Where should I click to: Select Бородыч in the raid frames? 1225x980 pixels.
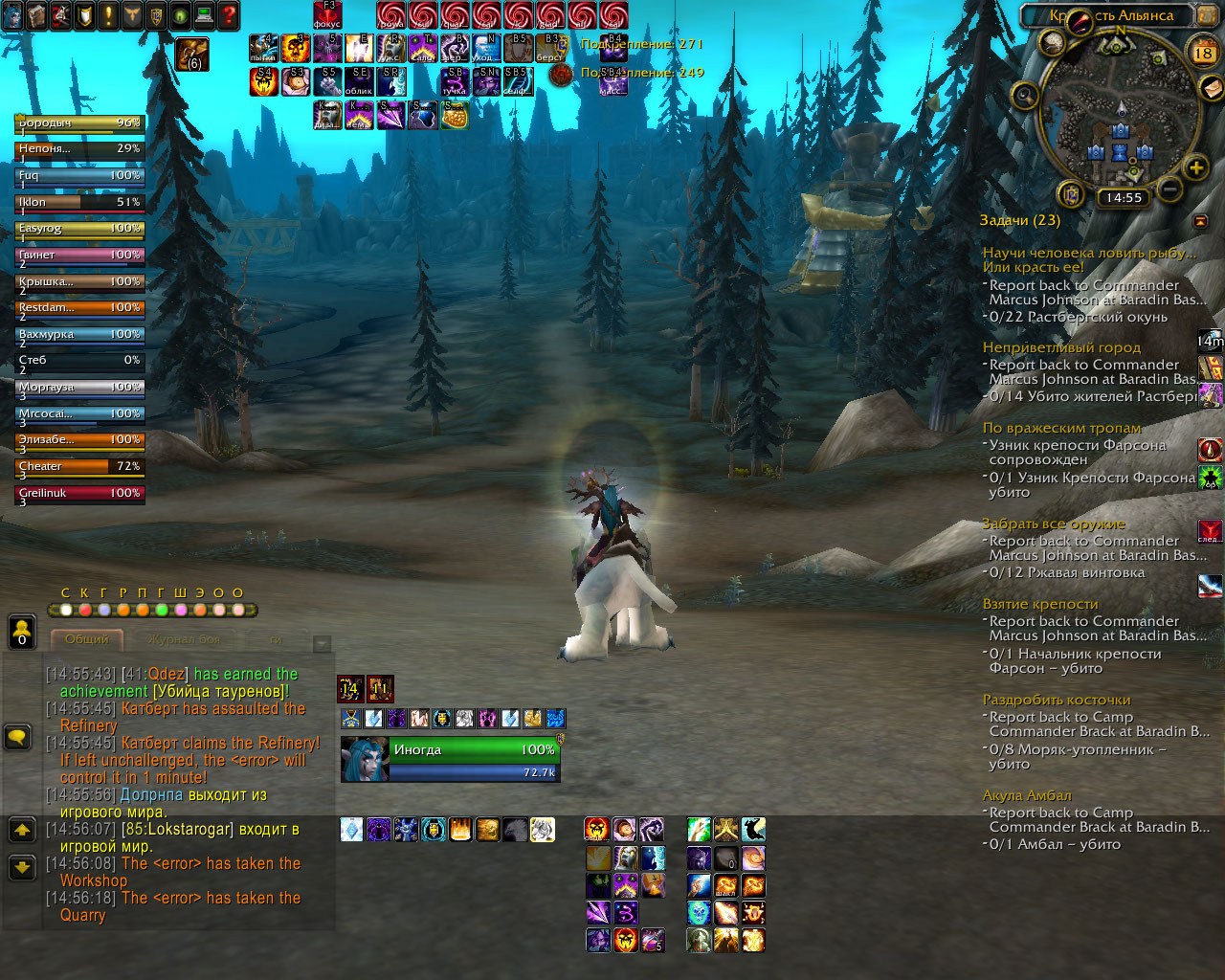tap(80, 122)
